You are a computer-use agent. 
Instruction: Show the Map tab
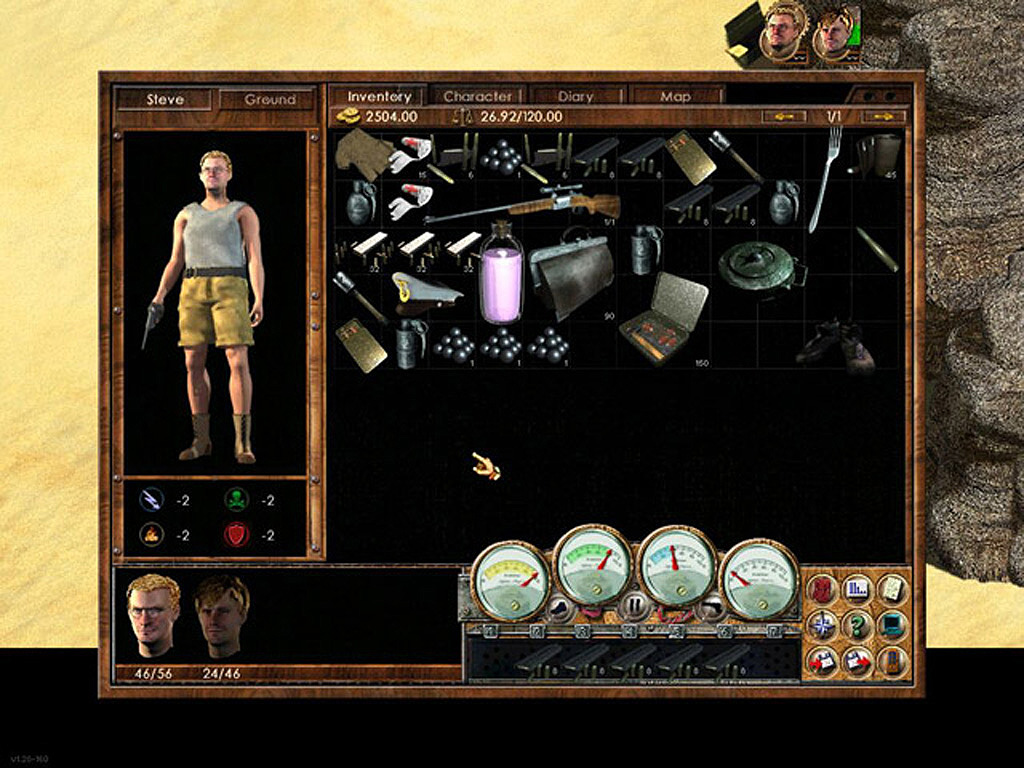675,97
